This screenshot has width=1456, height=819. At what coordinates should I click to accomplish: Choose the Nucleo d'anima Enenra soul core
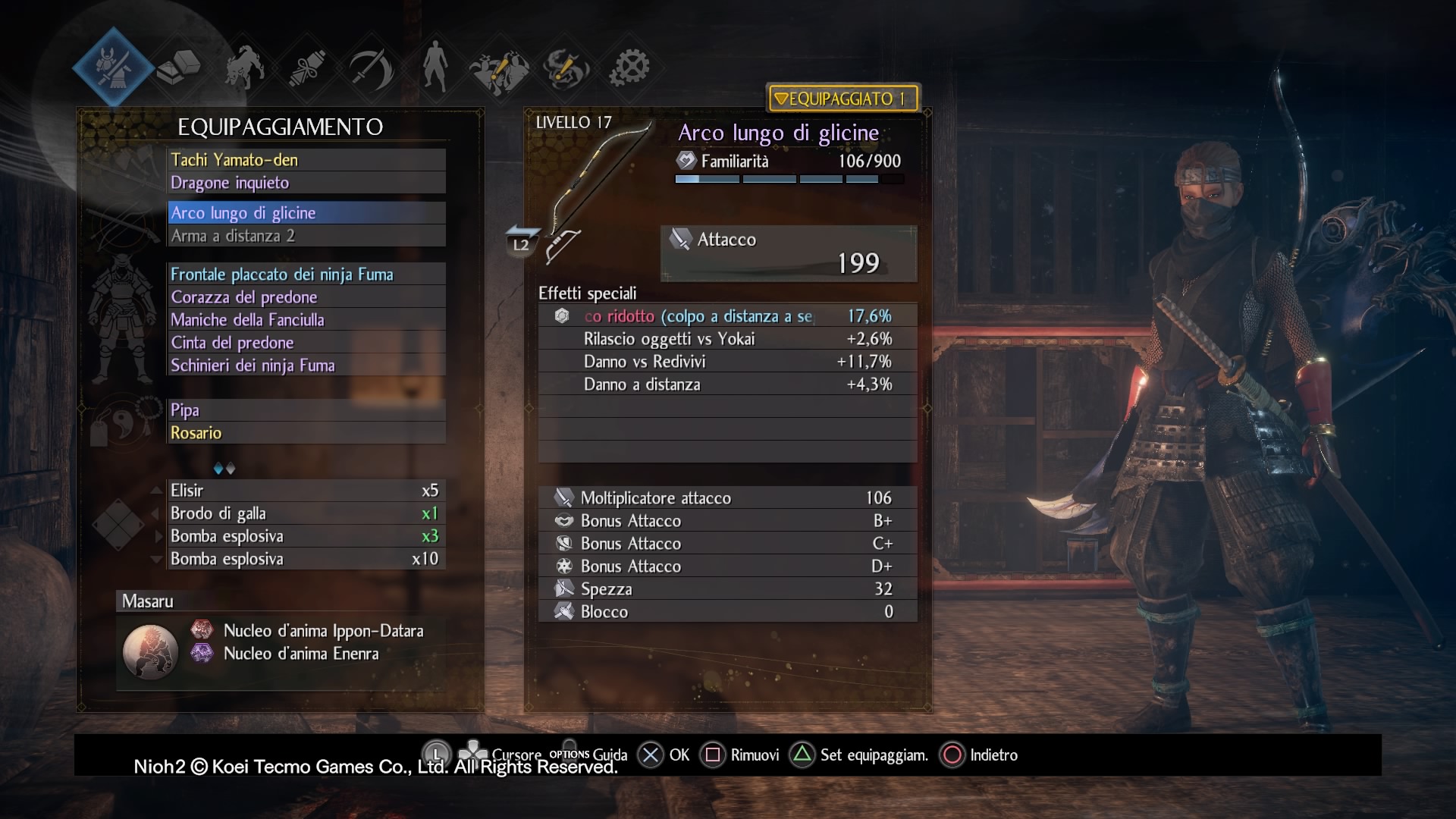point(300,654)
